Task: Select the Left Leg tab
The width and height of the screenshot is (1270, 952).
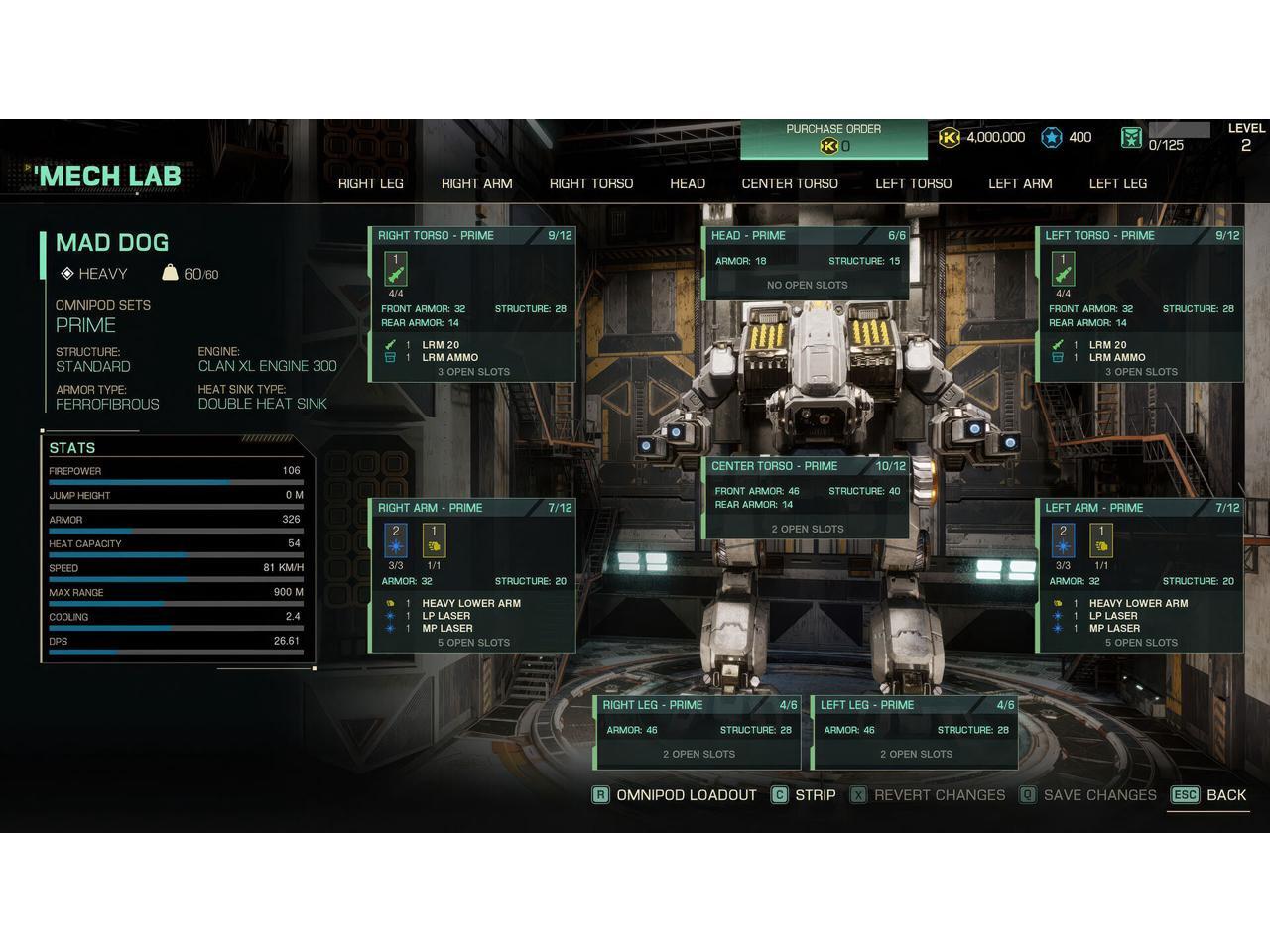Action: pyautogui.click(x=1117, y=183)
